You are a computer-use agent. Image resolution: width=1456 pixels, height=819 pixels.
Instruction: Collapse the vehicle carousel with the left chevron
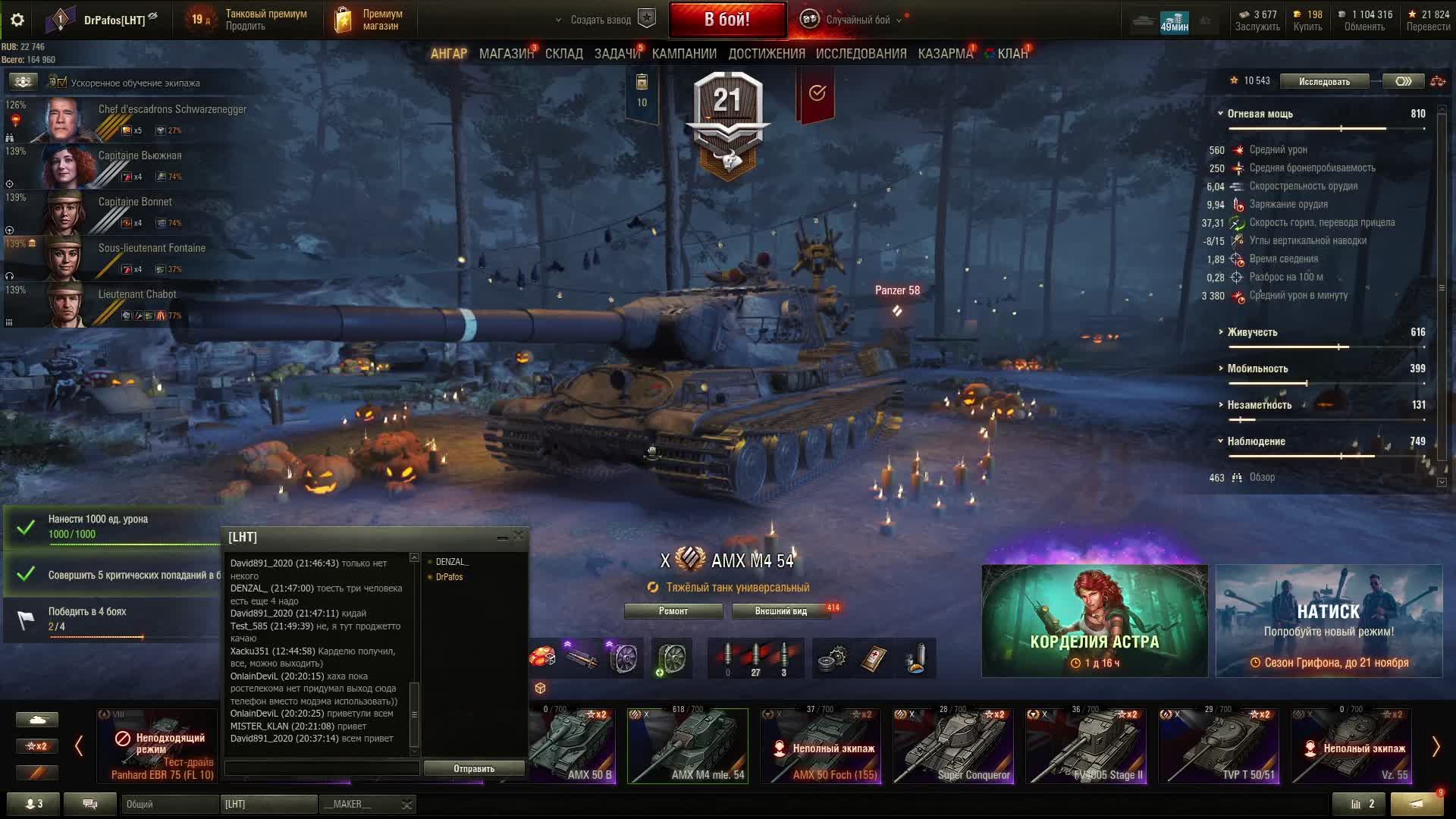click(x=79, y=745)
